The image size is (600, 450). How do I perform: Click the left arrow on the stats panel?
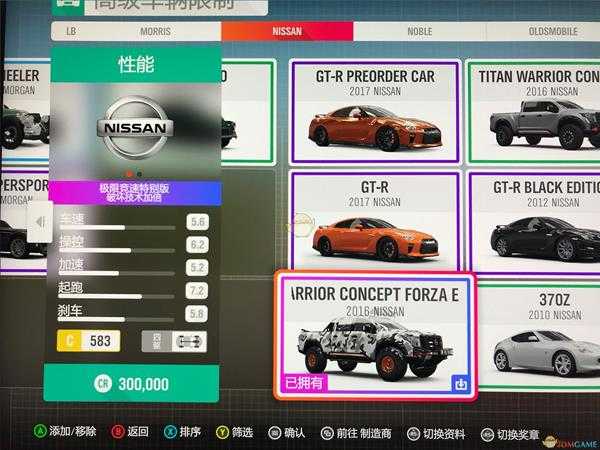(40, 221)
